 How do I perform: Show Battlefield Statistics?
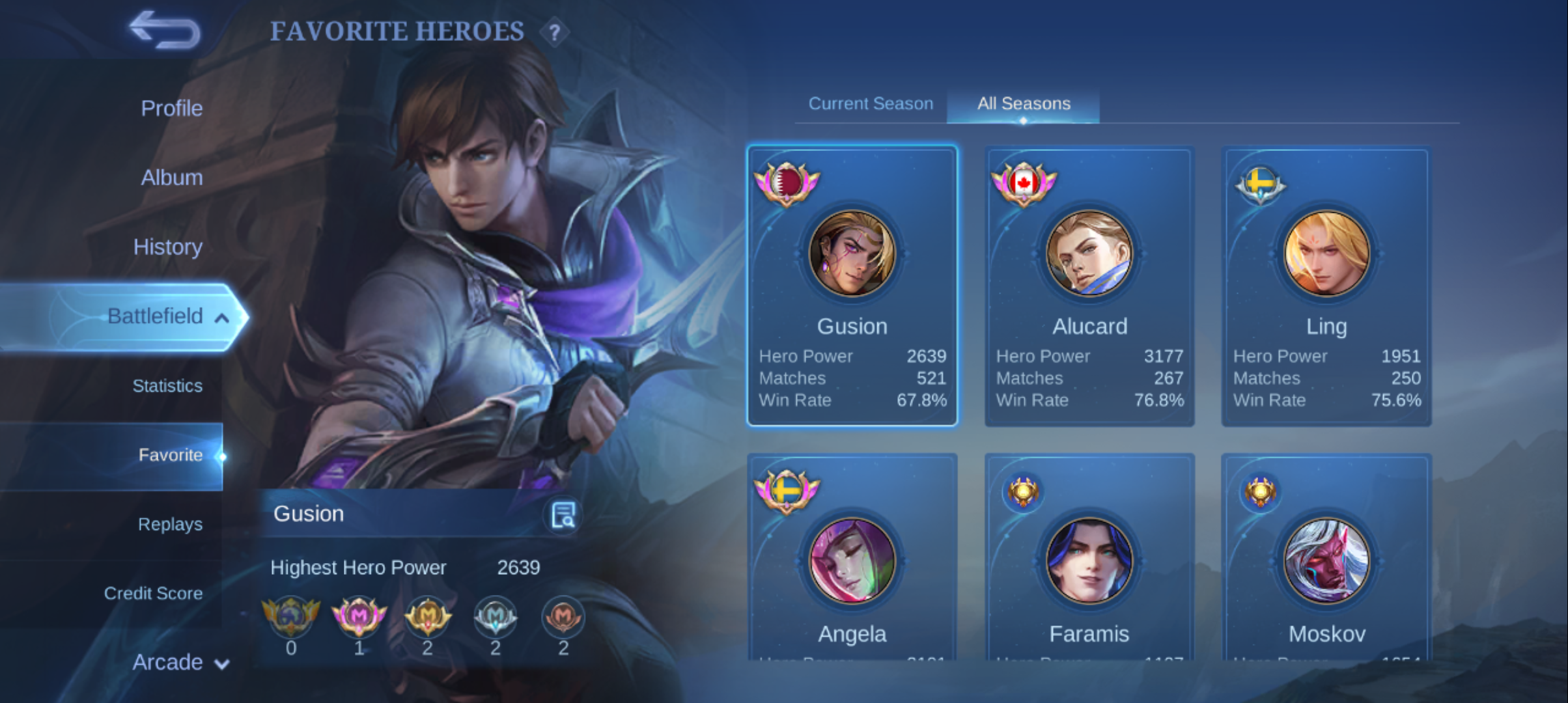[x=167, y=386]
